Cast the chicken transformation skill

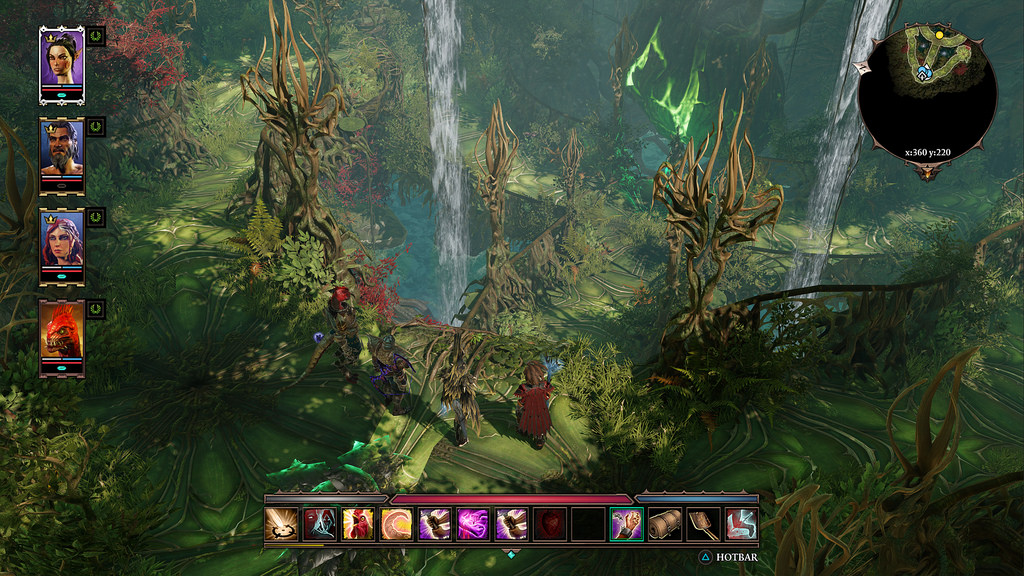[x=357, y=524]
